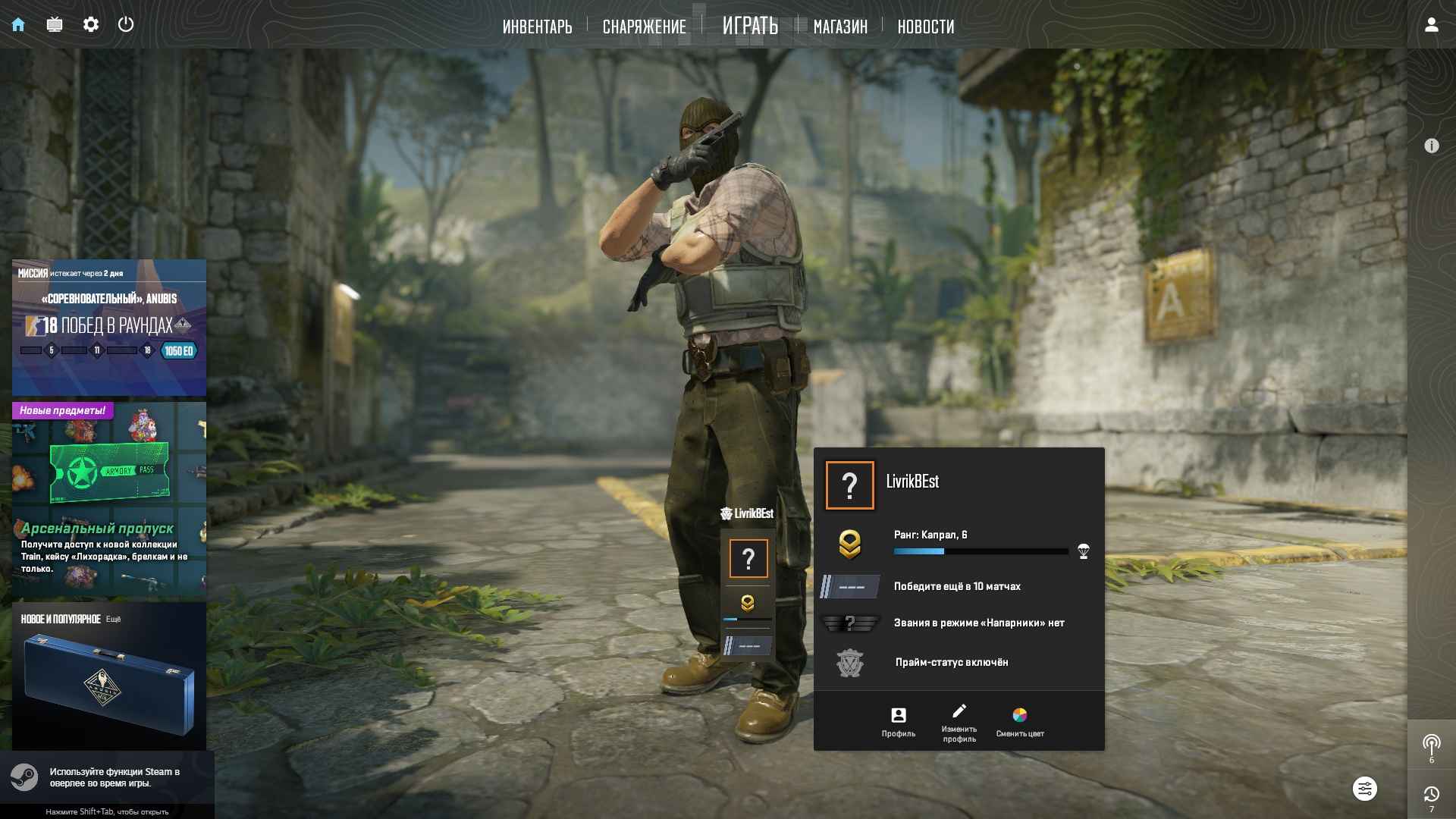Select the Играть tab
Screen dimensions: 1456x819
click(x=750, y=26)
